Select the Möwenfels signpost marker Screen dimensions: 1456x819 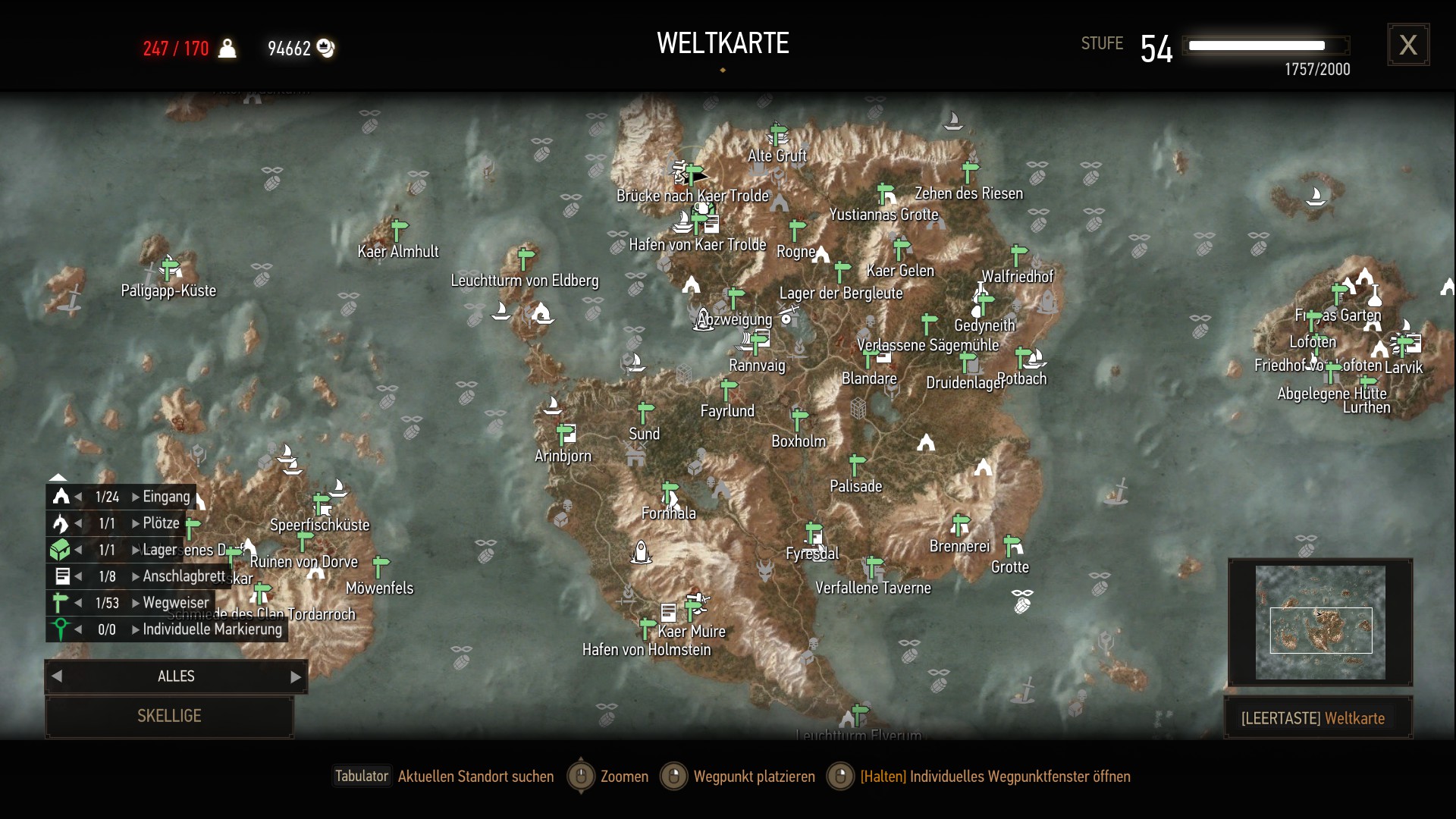point(381,565)
